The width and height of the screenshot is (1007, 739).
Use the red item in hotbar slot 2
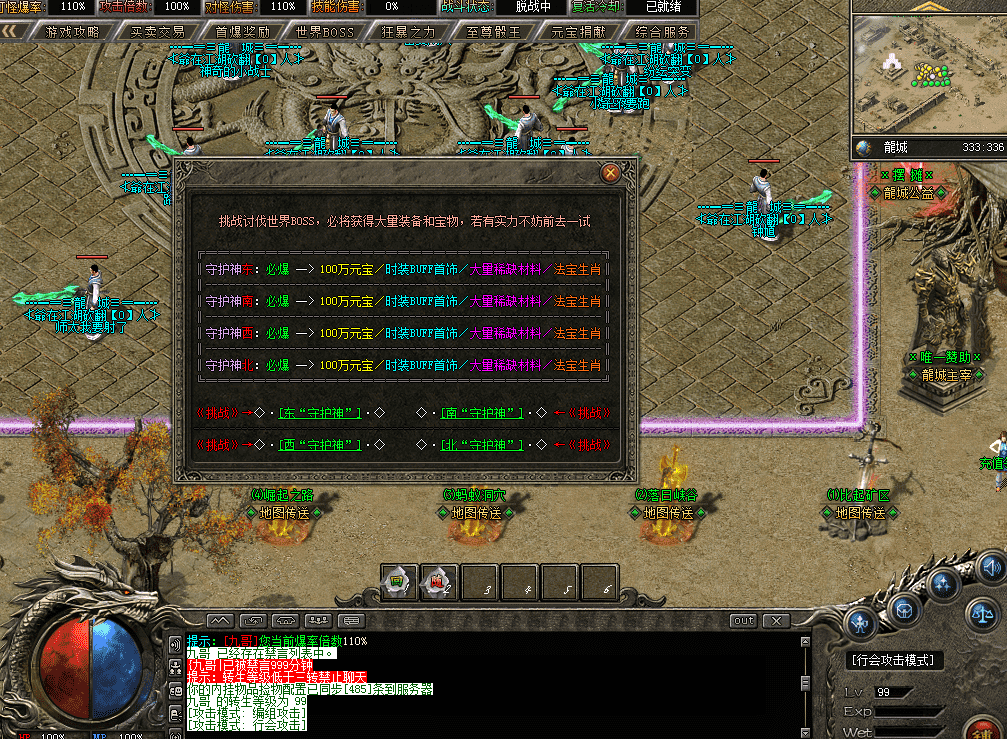439,581
